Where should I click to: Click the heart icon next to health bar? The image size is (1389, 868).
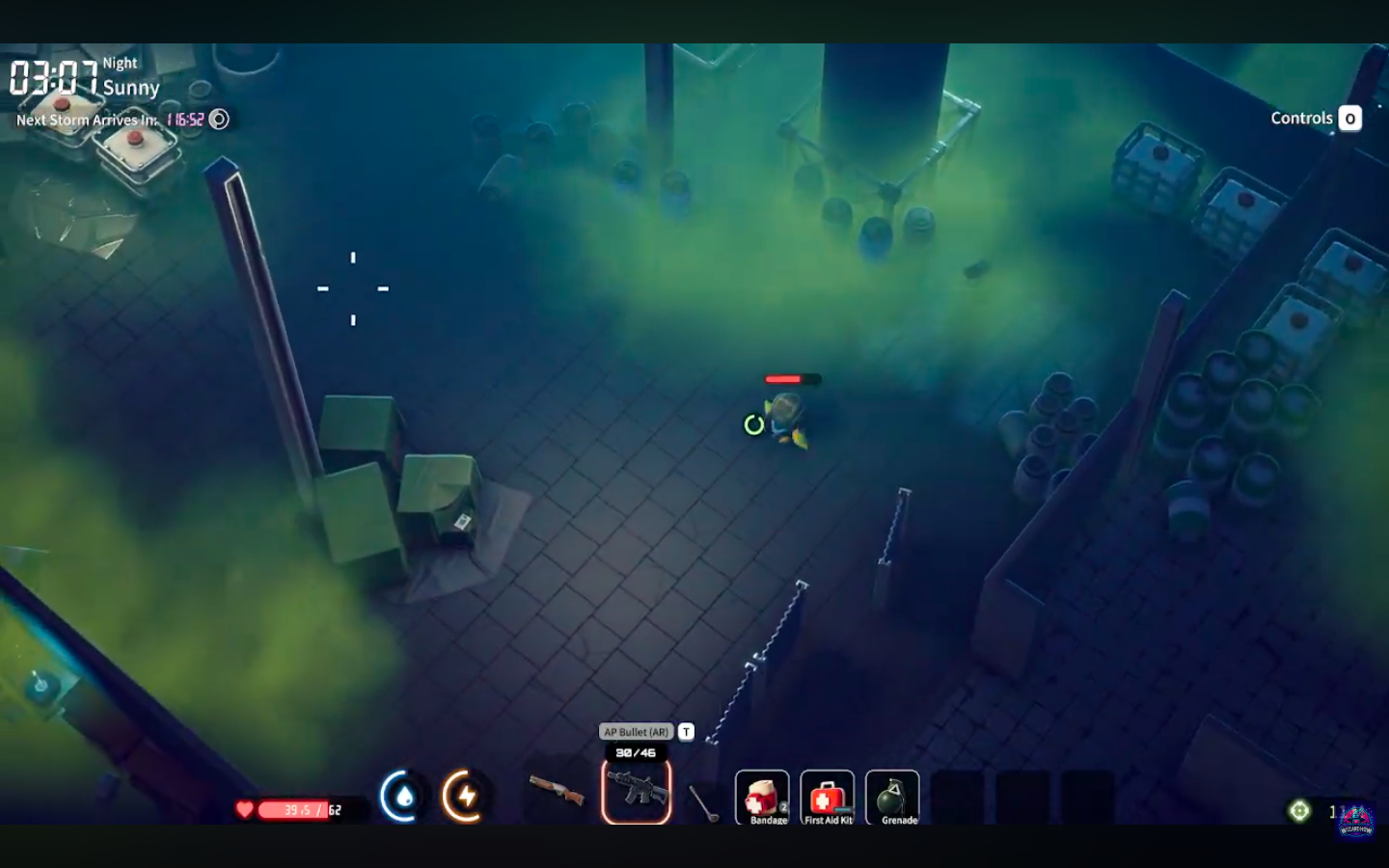click(x=244, y=810)
